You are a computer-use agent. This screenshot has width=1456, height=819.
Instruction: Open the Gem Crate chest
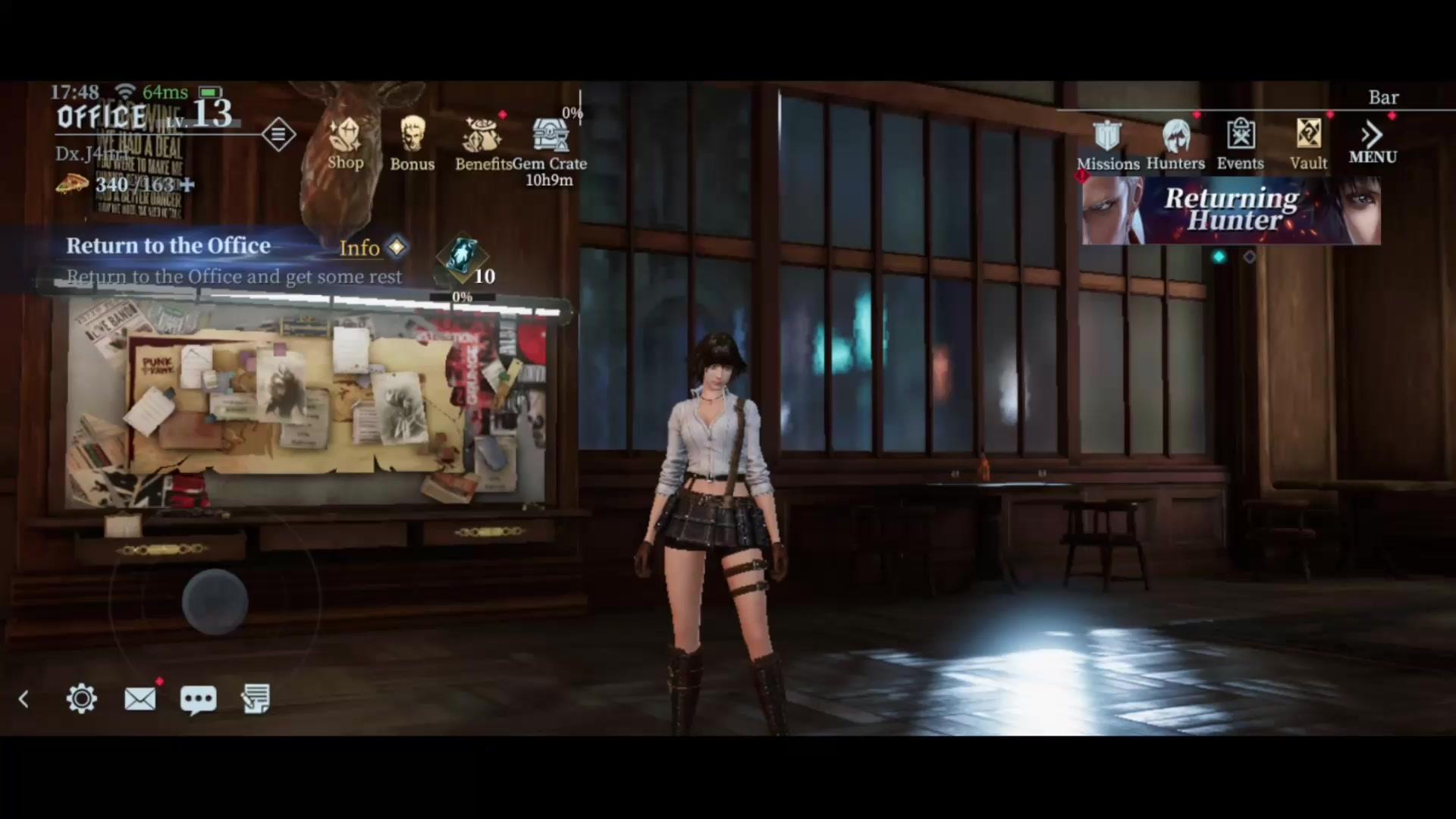click(x=551, y=136)
